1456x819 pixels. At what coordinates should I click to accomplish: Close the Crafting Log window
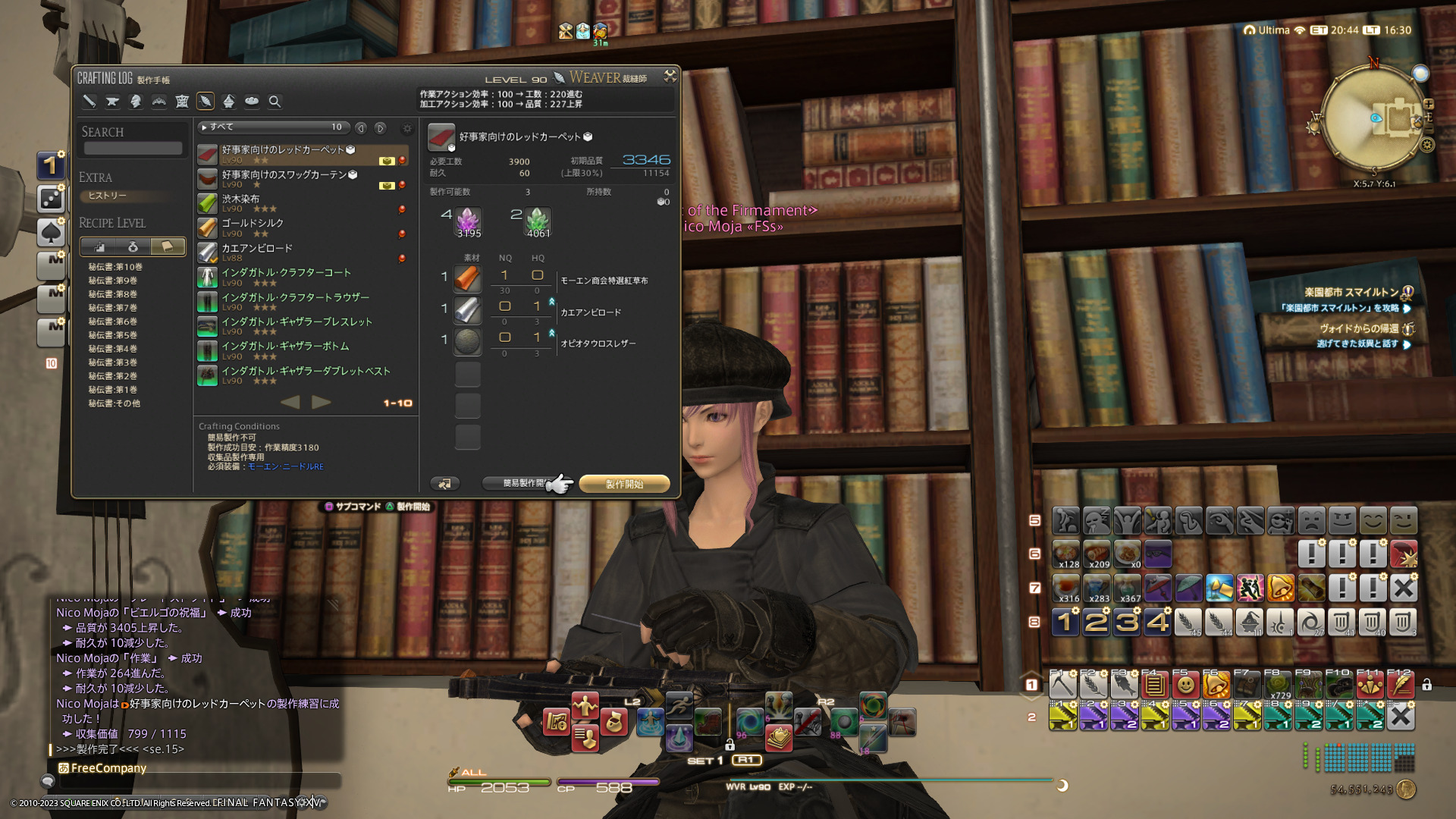[670, 76]
